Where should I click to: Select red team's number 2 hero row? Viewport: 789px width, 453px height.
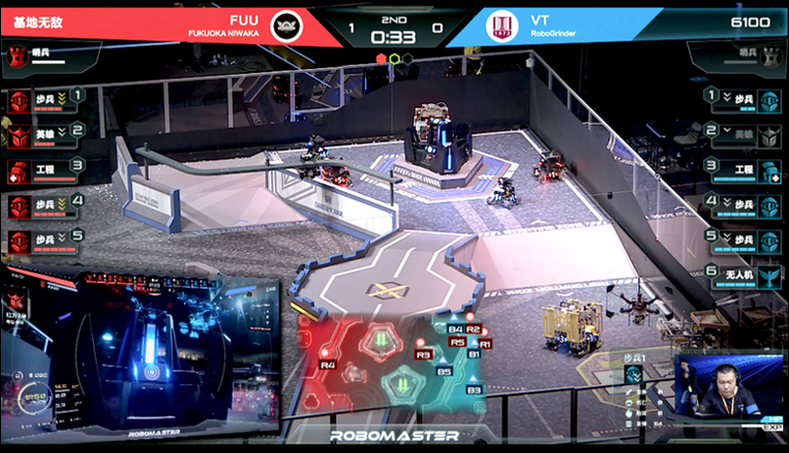click(x=45, y=133)
